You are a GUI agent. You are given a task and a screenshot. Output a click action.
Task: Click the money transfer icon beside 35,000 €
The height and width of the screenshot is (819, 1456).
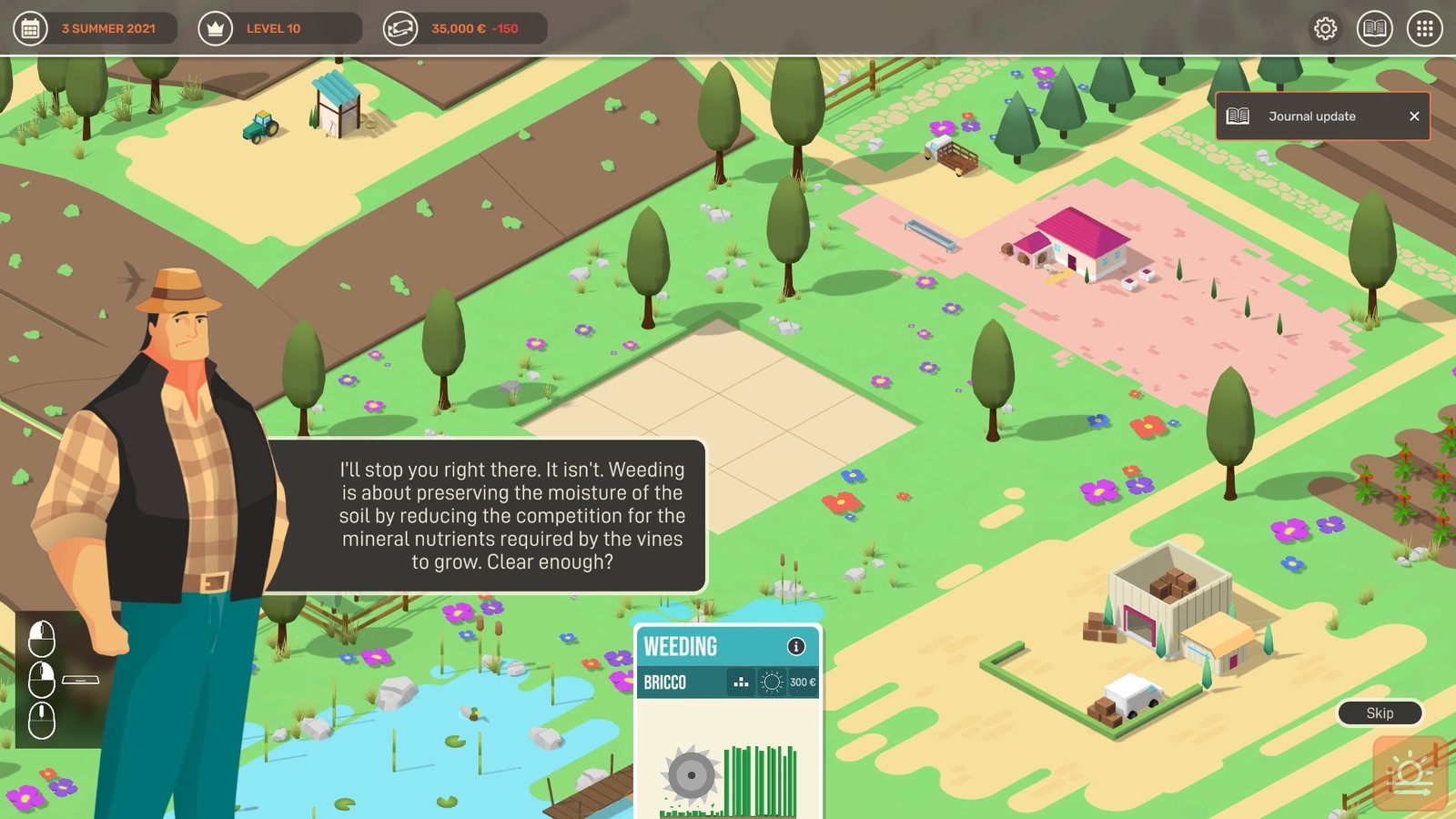402,28
